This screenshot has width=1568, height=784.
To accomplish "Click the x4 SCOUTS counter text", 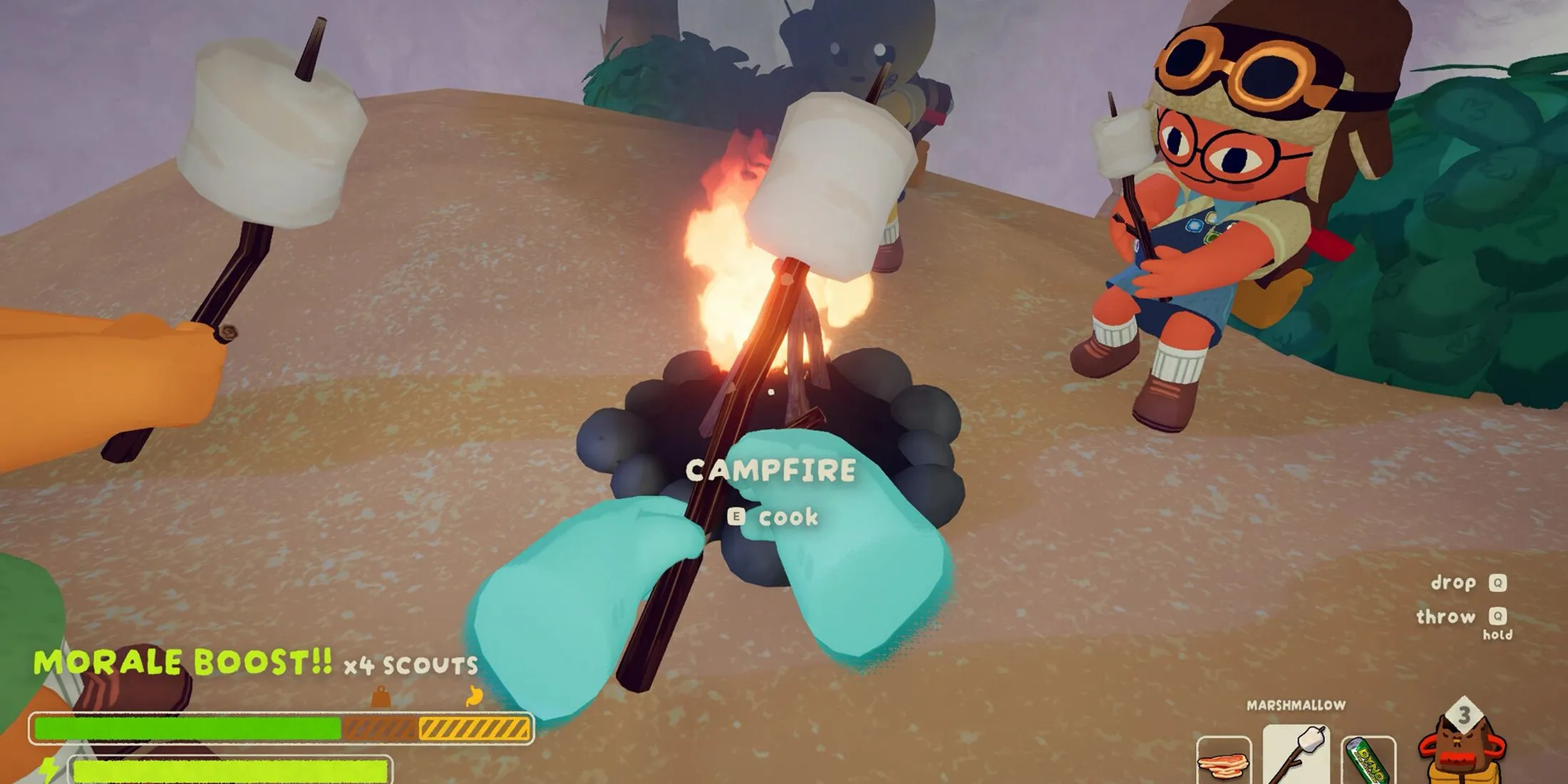I will pyautogui.click(x=410, y=665).
